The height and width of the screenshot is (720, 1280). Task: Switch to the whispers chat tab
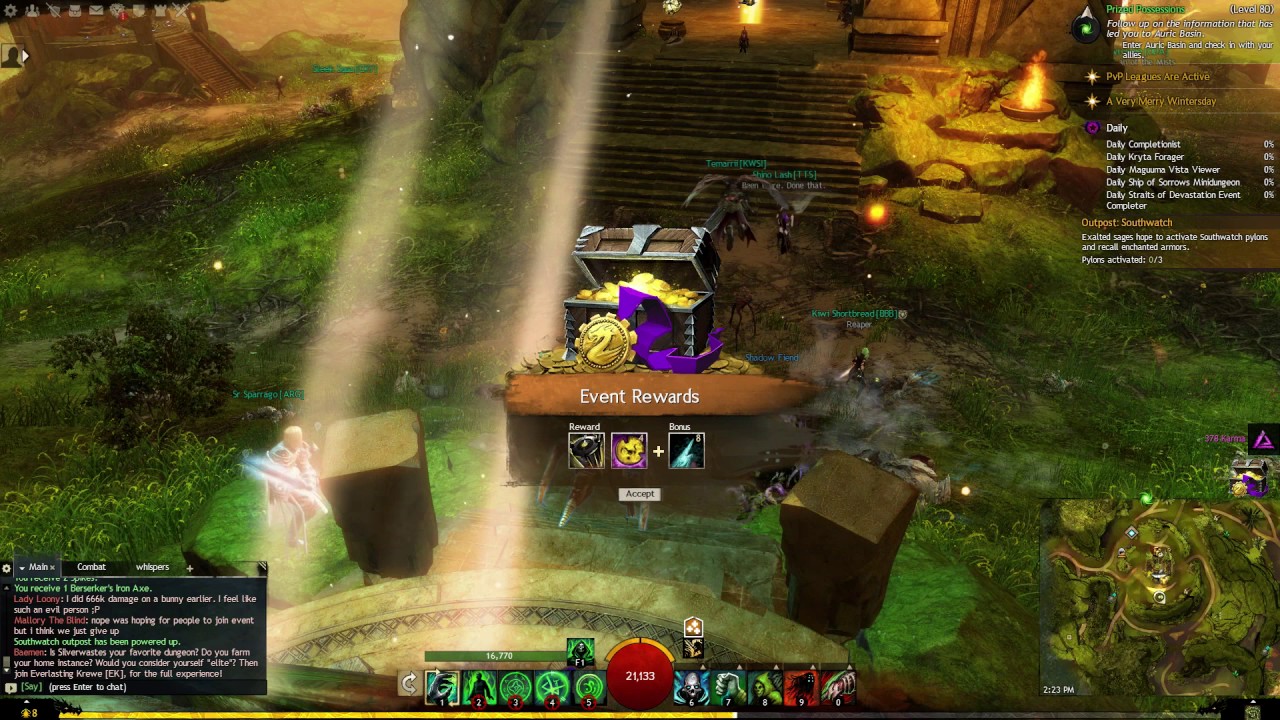point(152,567)
